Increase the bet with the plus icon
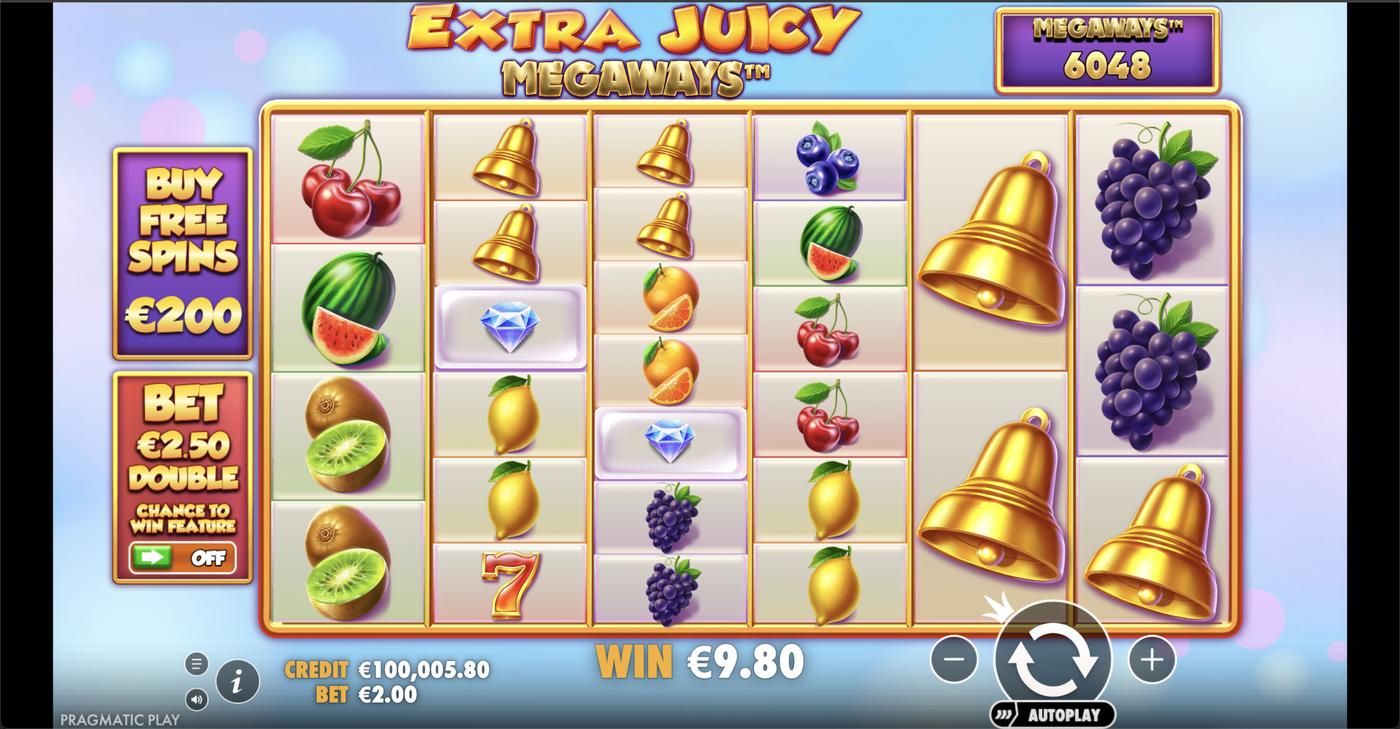Screen dimensions: 1400x729 point(1150,658)
